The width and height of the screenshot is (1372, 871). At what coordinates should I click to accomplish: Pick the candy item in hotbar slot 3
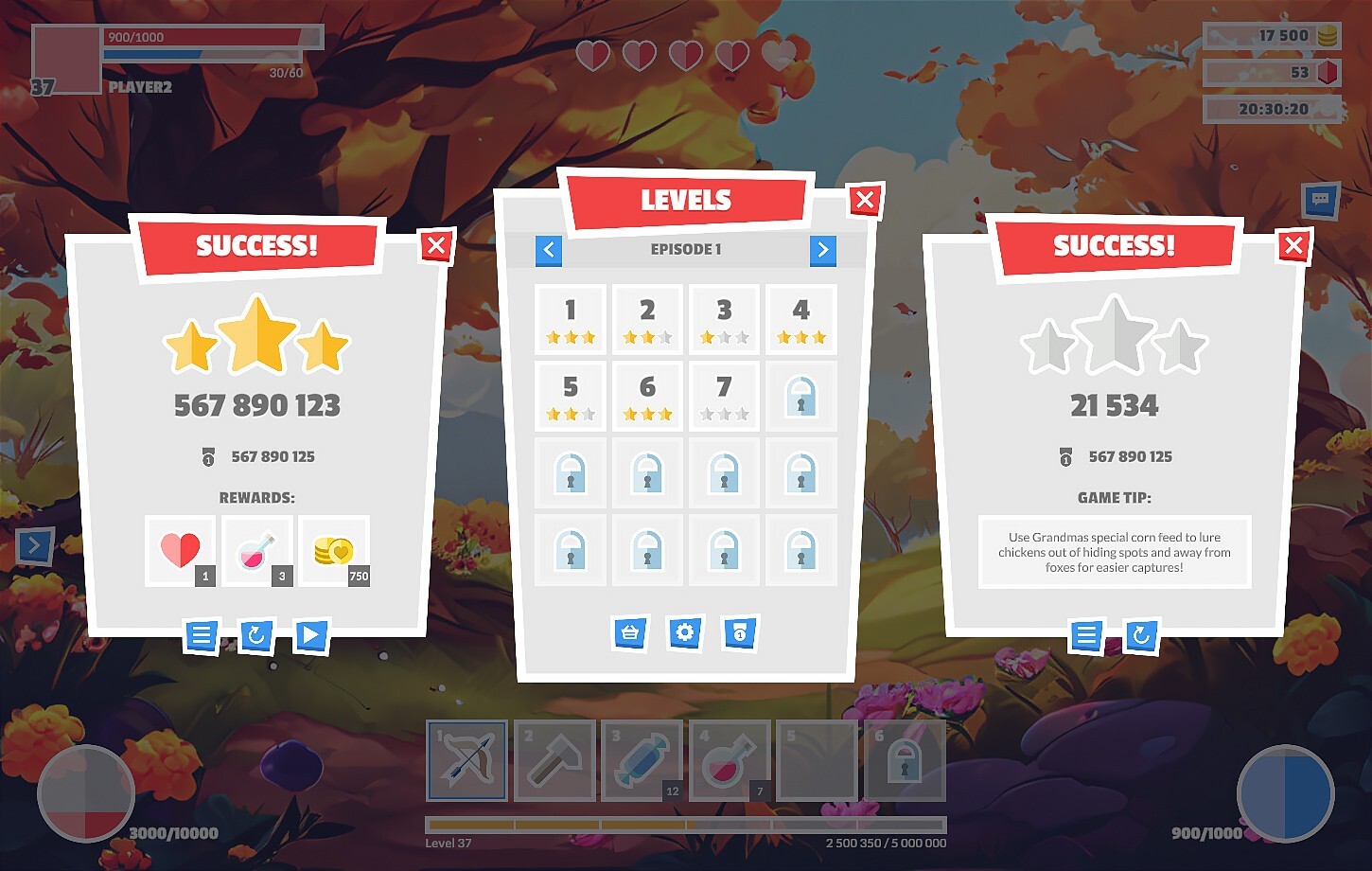(x=642, y=760)
